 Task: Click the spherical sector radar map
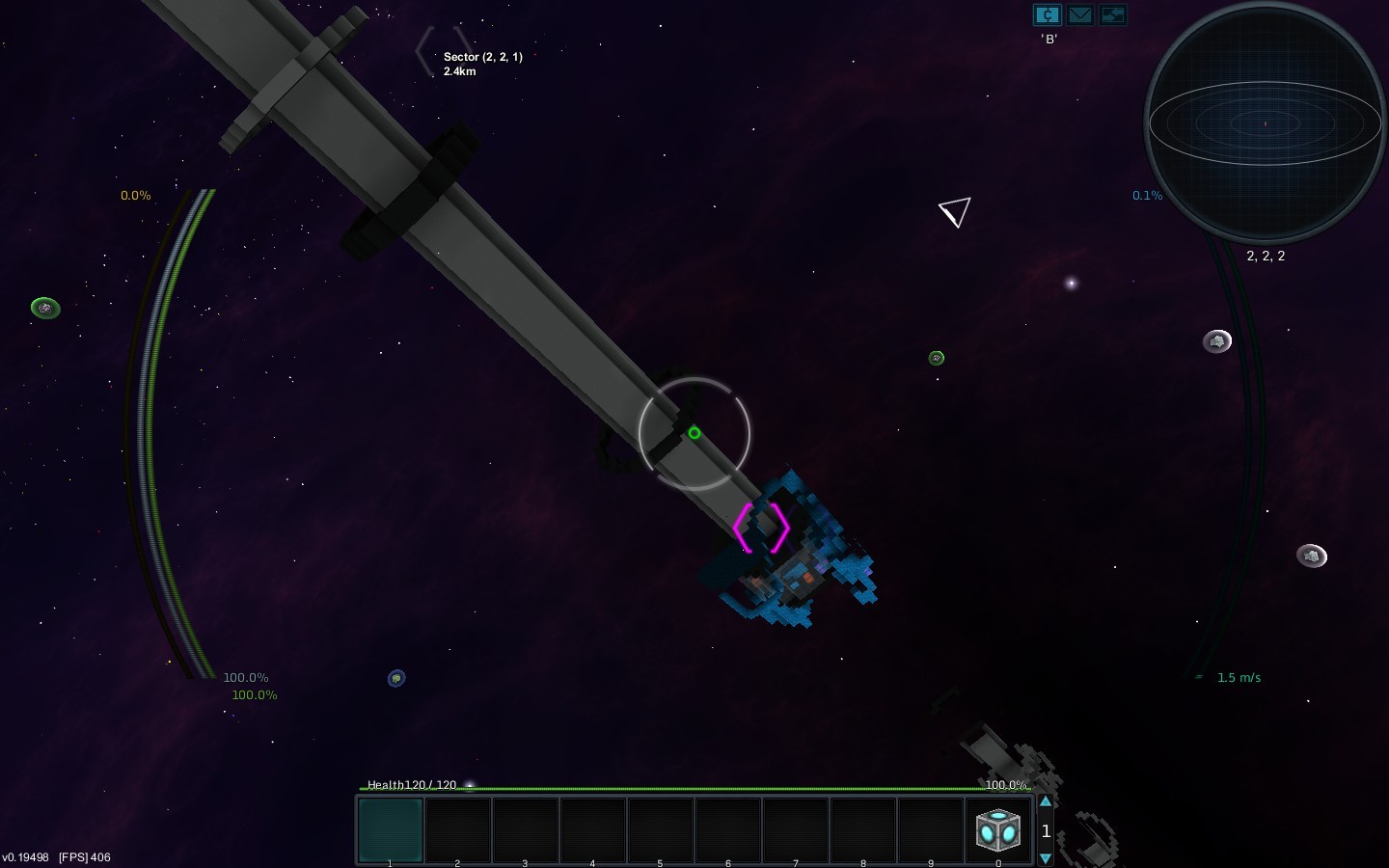1265,123
